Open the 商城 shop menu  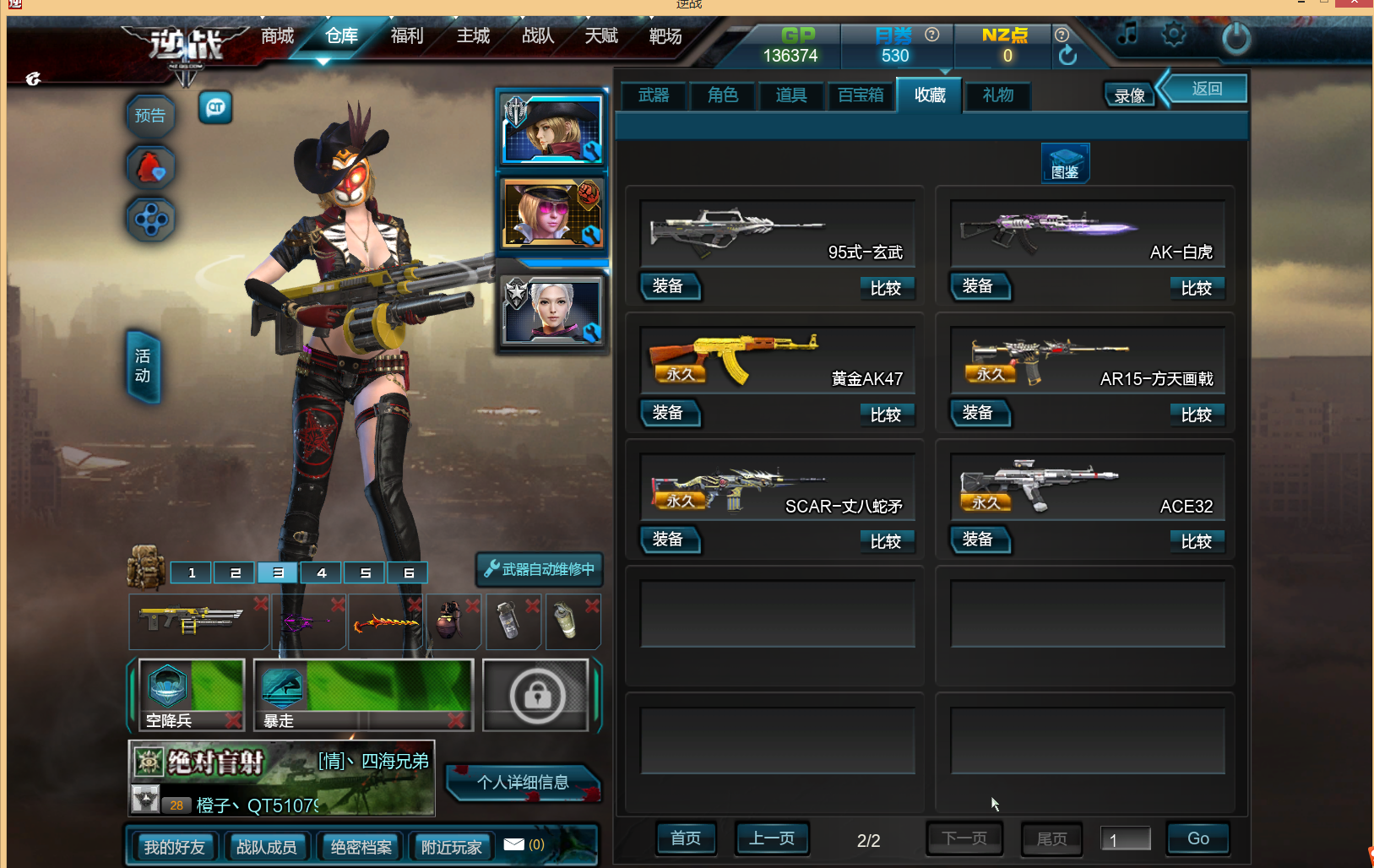coord(277,36)
